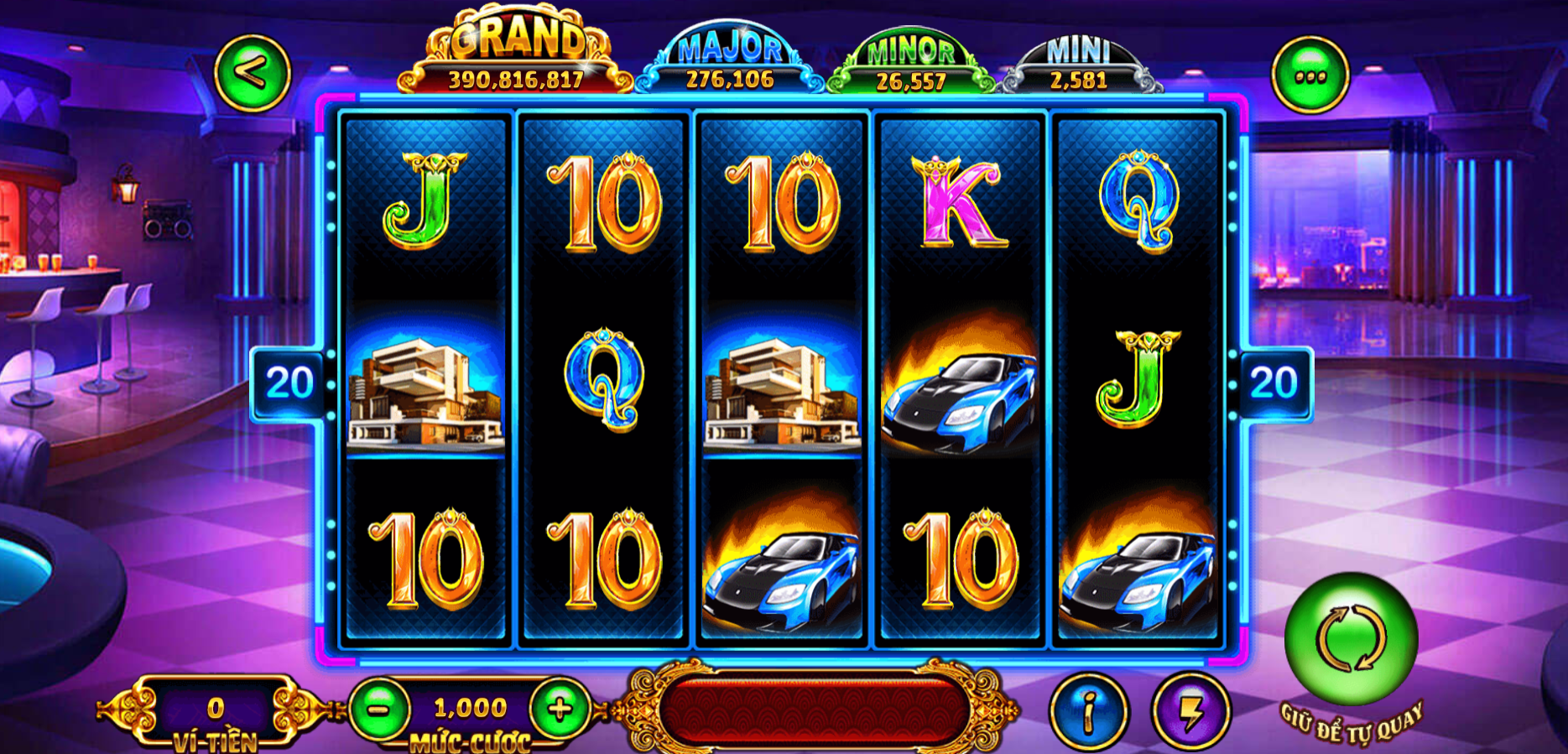Click the right 20 paylines badge

click(1274, 383)
